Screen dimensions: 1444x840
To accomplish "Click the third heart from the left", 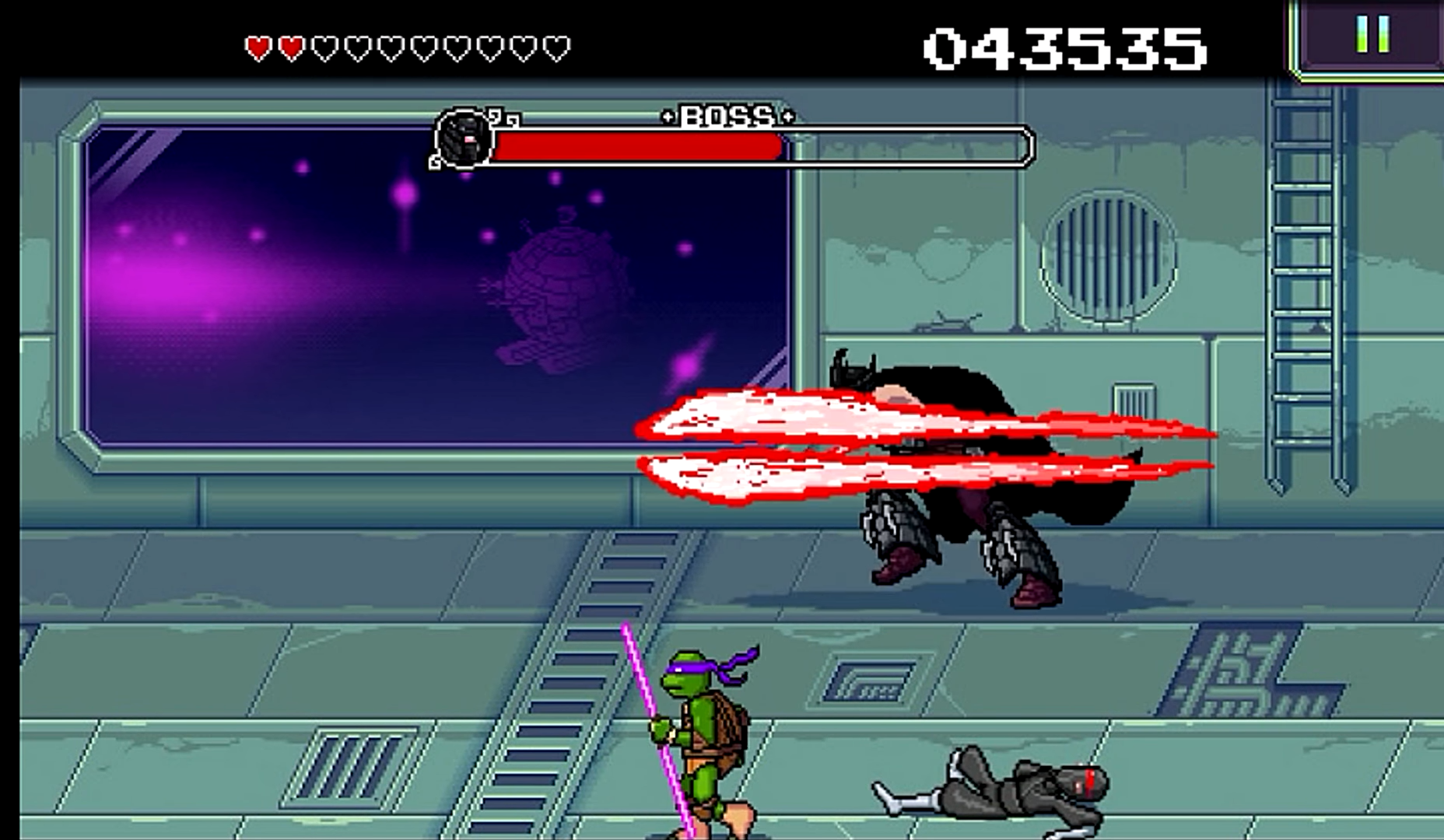I will coord(324,47).
